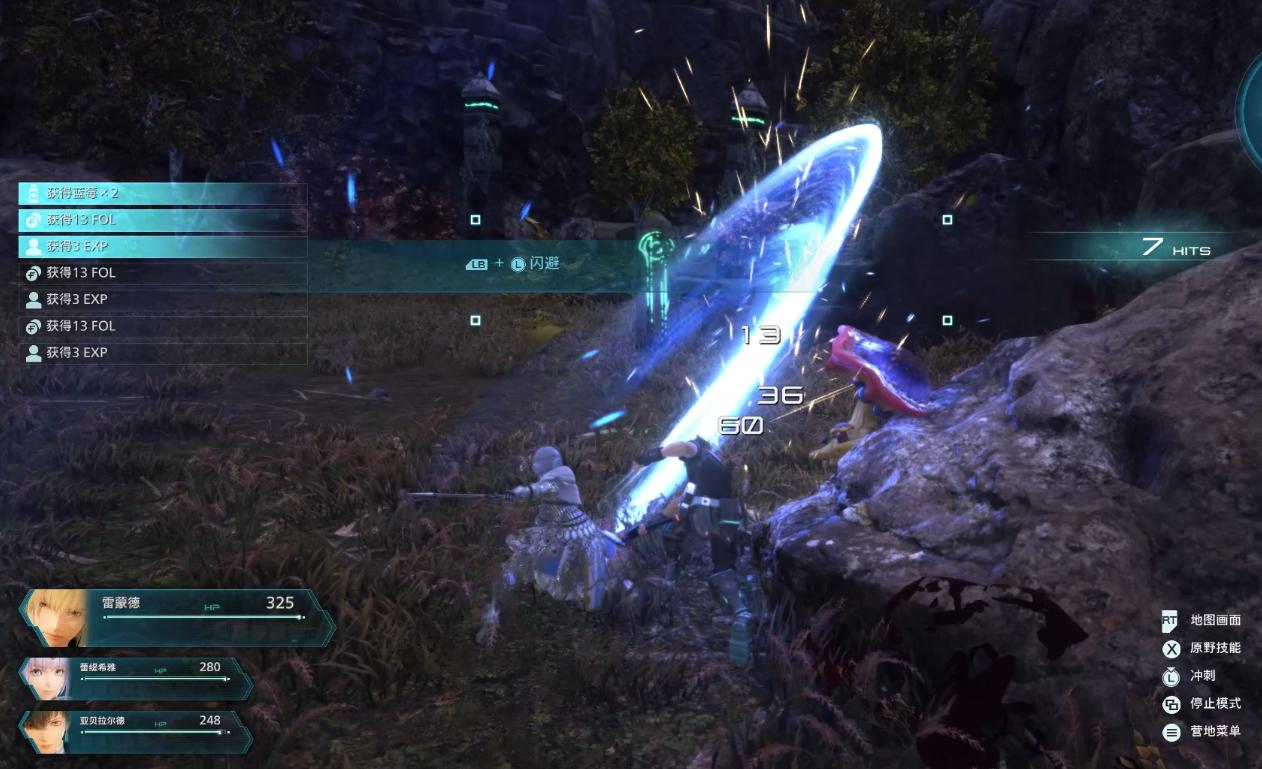Switch to the 亚贝拉尔德 party member panel
This screenshot has width=1262, height=769.
pyautogui.click(x=138, y=731)
